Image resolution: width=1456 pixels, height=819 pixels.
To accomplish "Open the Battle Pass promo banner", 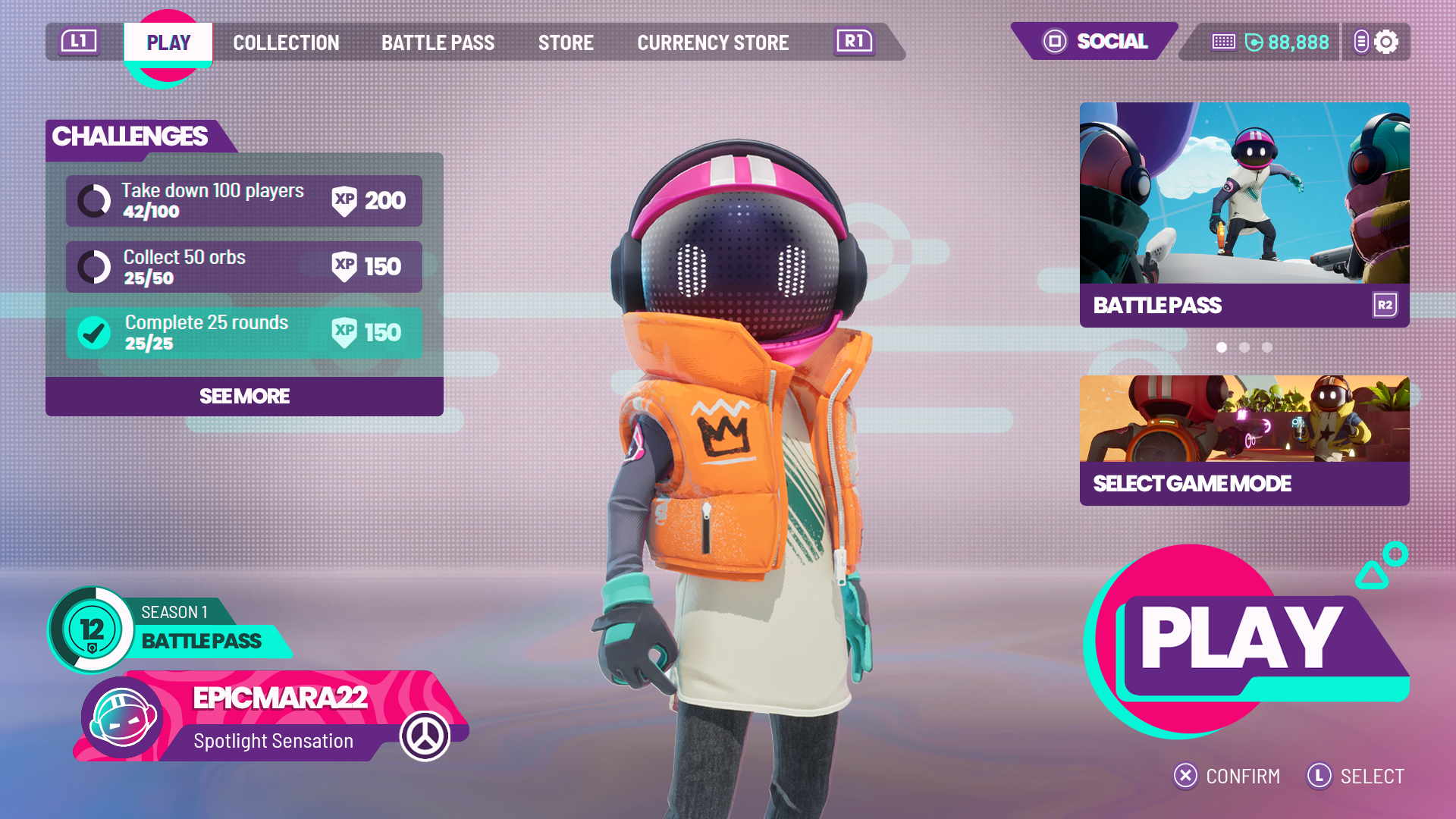I will pos(1244,215).
